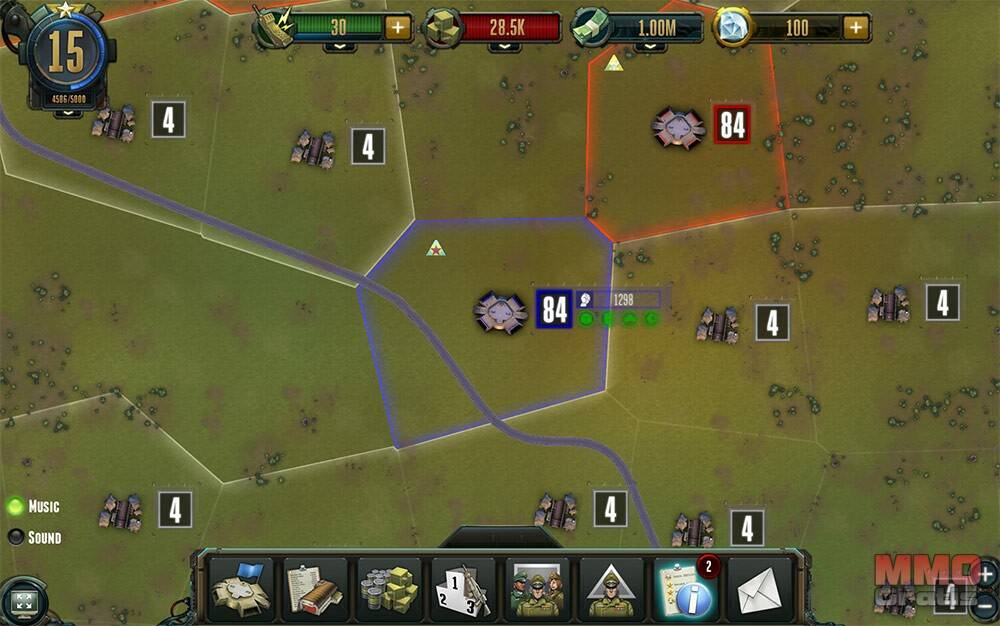The width and height of the screenshot is (1000, 626).
Task: Buy more diamonds with the plus button
Action: pos(856,27)
